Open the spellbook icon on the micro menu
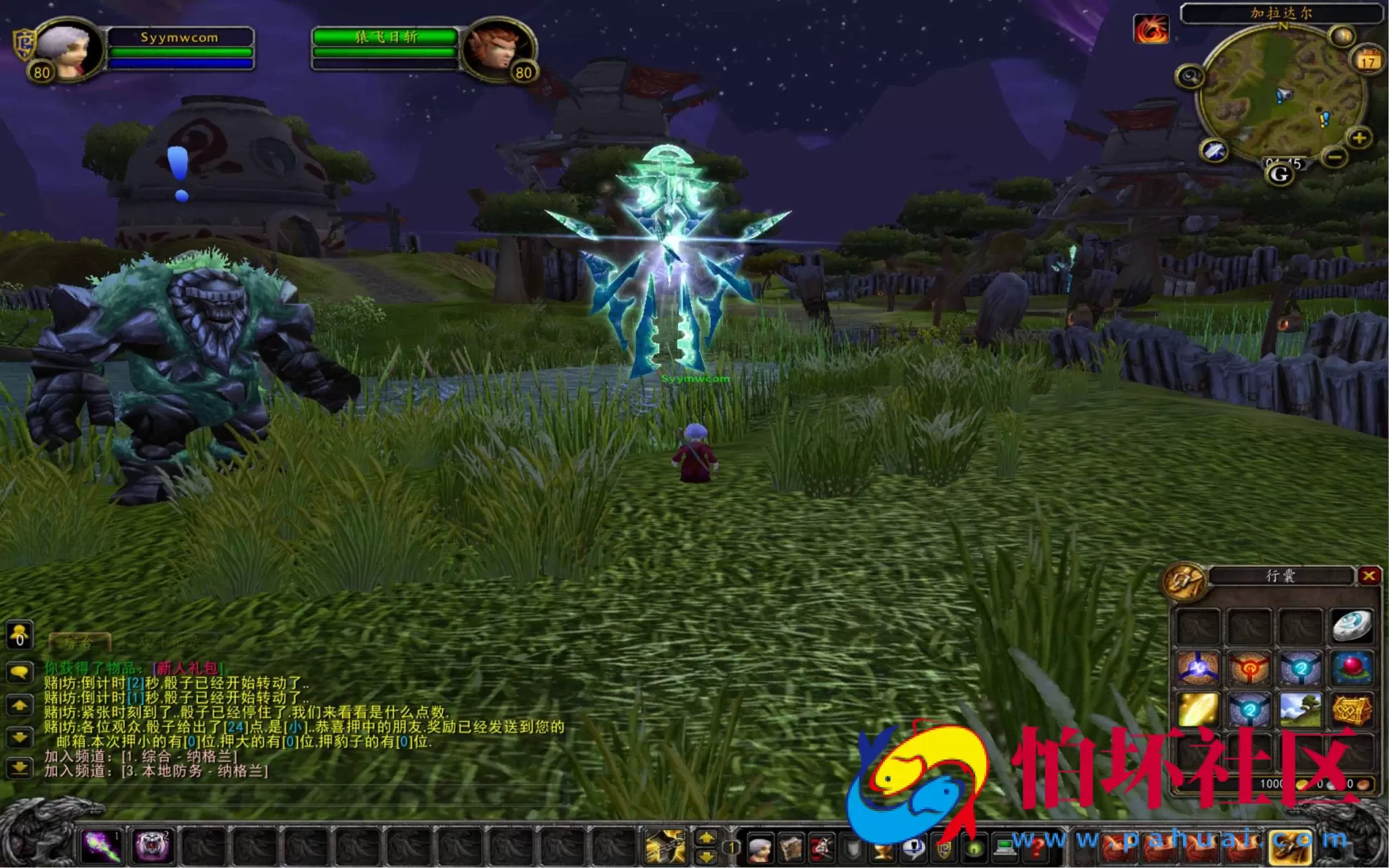1389x868 pixels. point(791,850)
